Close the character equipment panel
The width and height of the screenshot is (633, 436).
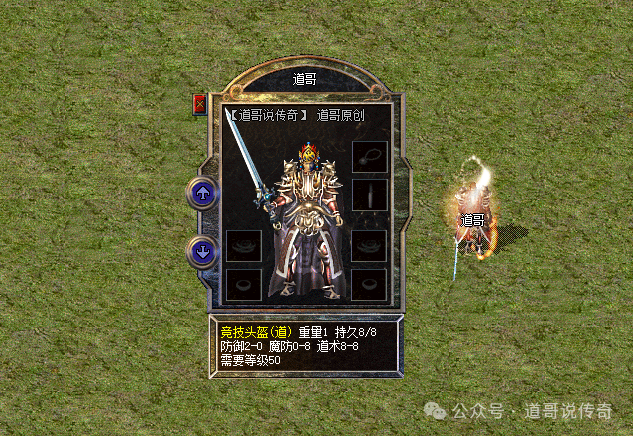coord(200,103)
